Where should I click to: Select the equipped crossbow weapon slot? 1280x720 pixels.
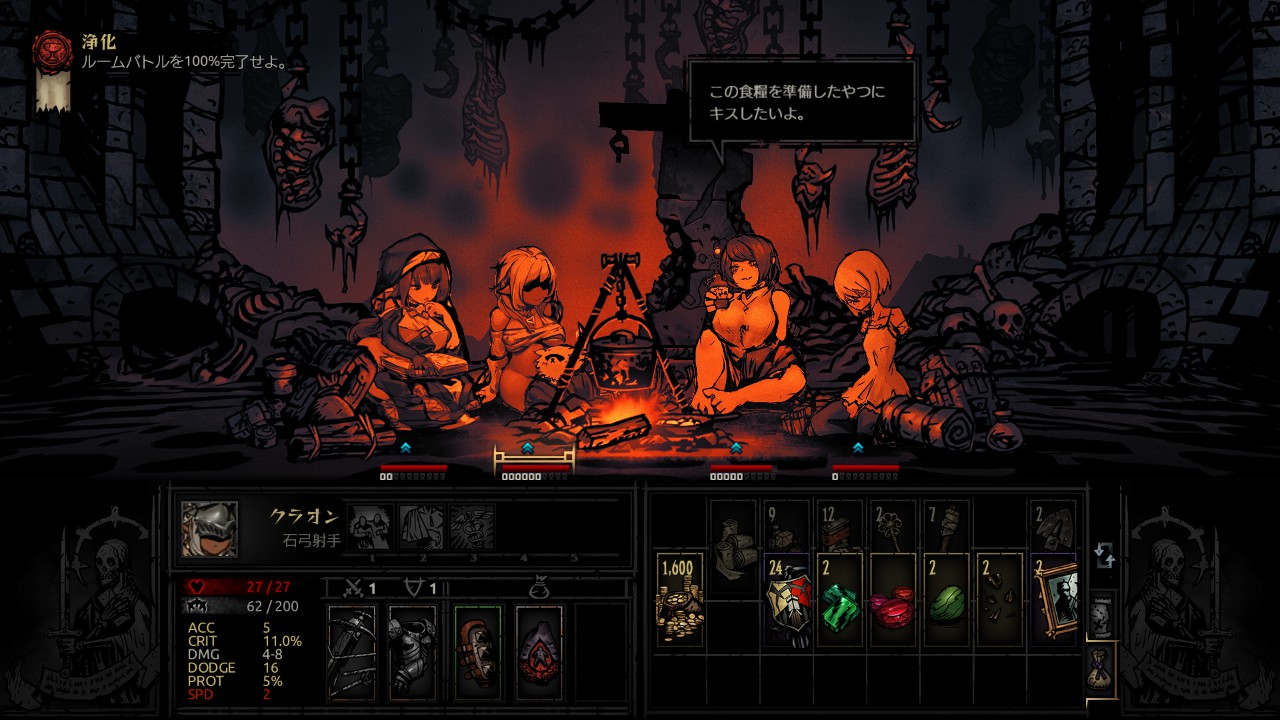(352, 652)
